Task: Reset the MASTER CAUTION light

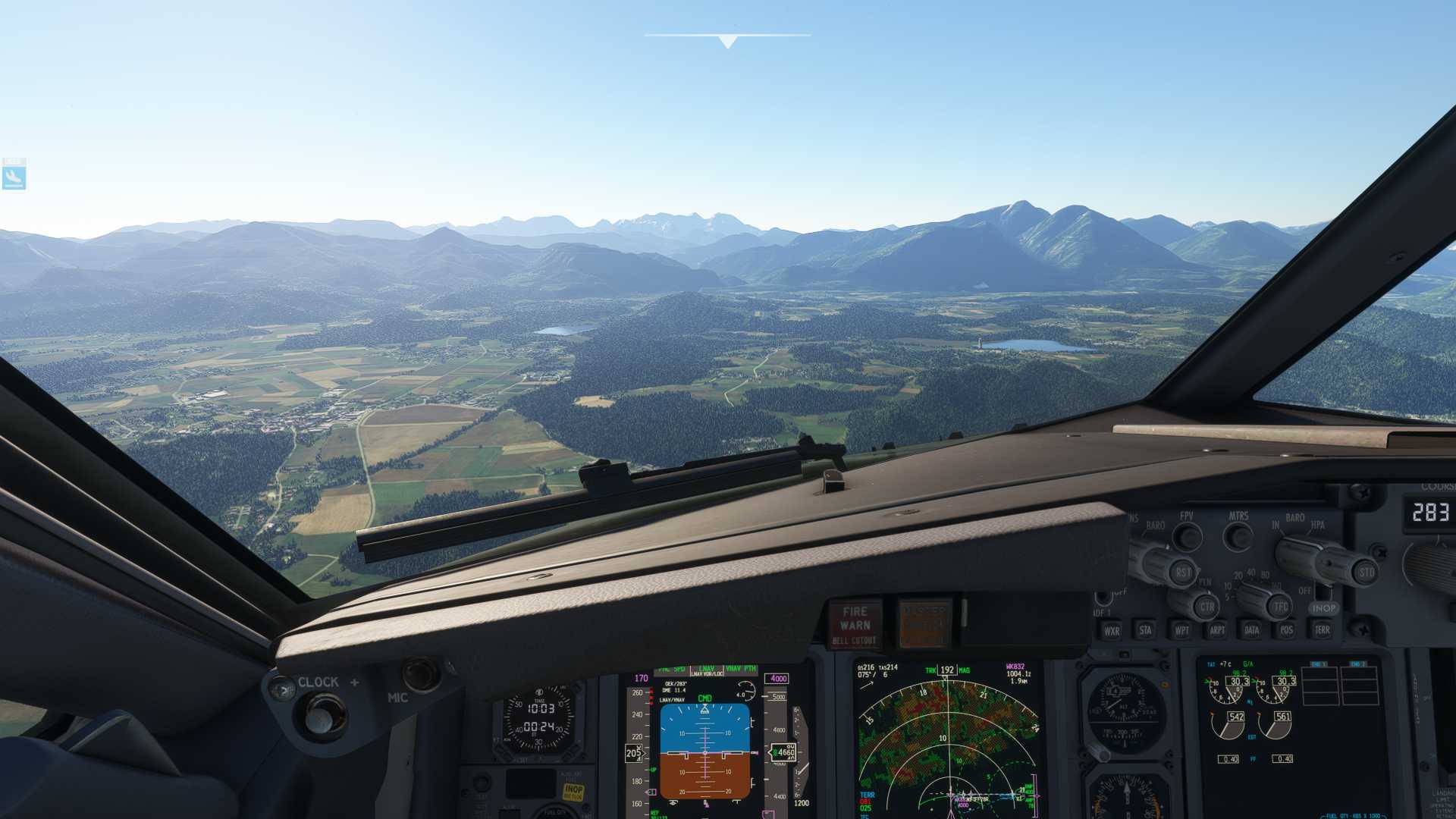Action: [x=924, y=625]
